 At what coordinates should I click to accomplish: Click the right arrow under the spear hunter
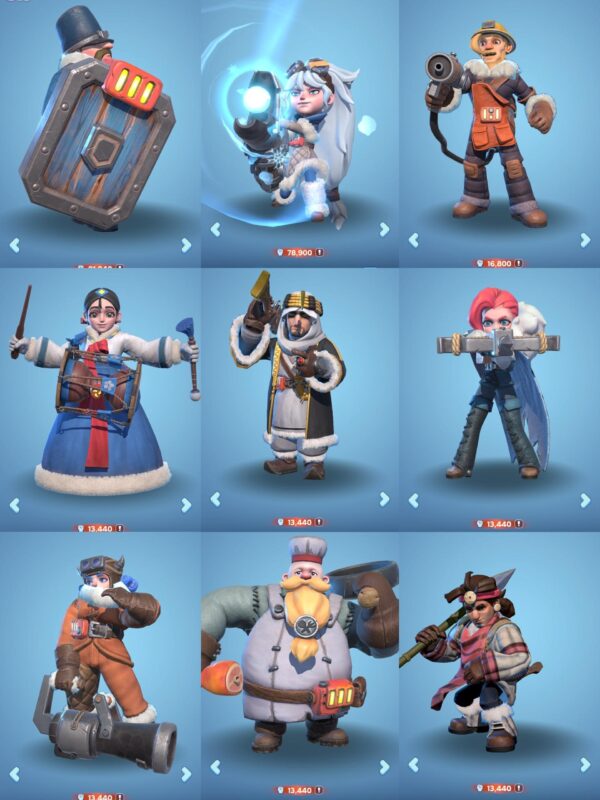click(x=585, y=767)
